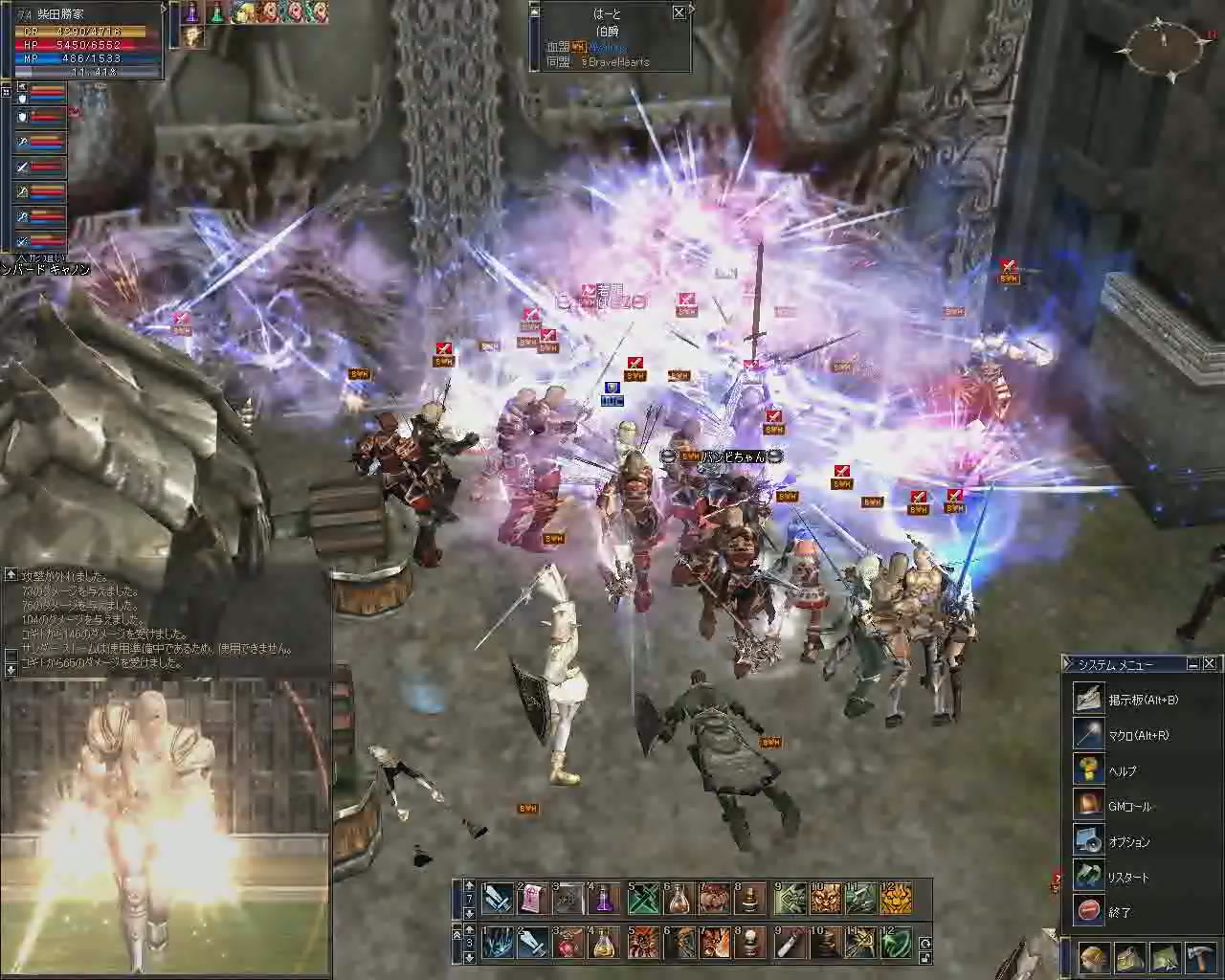1225x980 pixels.
Task: Open the character head icon in the bottom-right bar
Action: [x=1095, y=958]
